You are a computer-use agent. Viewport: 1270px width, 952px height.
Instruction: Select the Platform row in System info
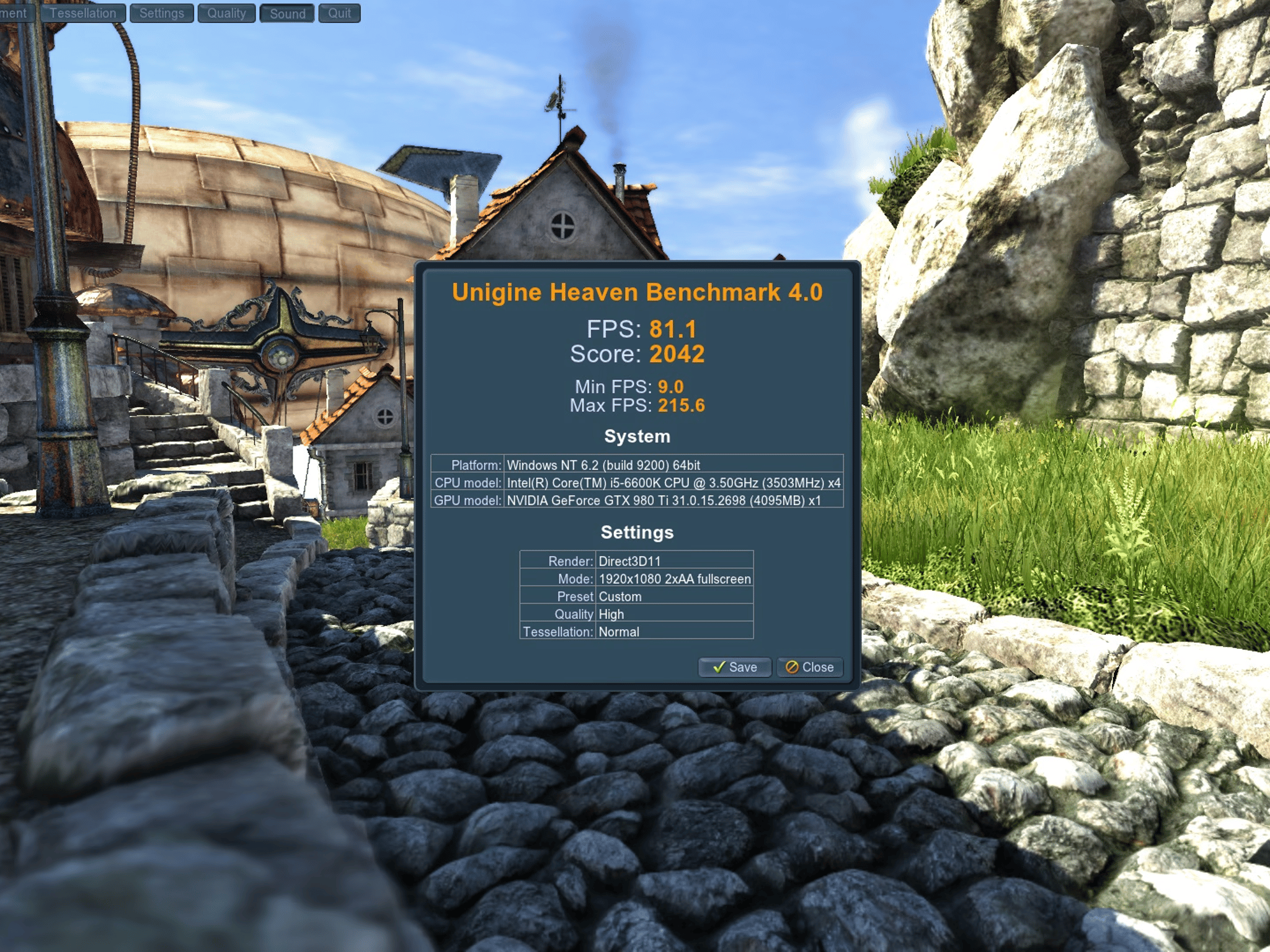tap(637, 465)
